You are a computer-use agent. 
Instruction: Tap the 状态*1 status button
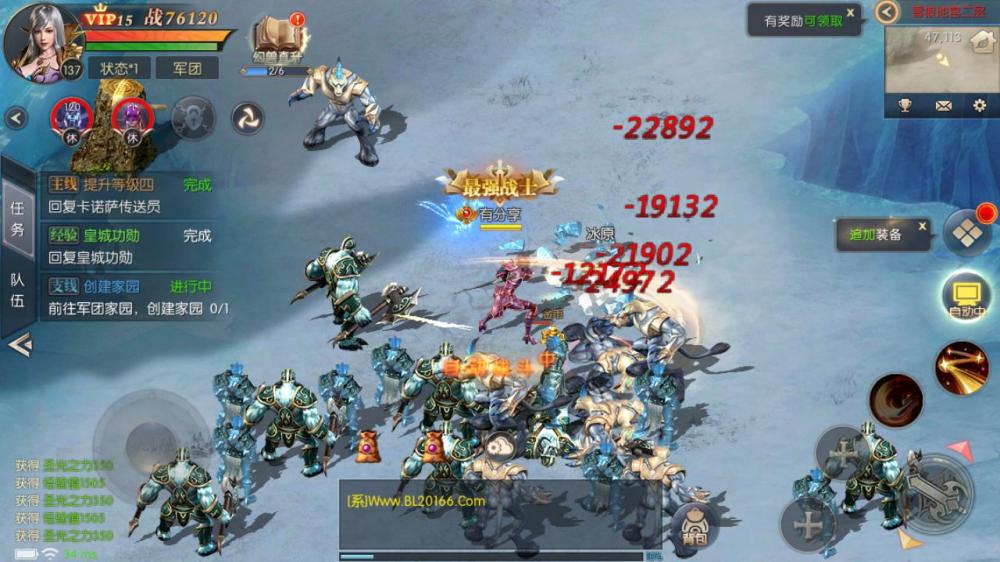point(119,68)
